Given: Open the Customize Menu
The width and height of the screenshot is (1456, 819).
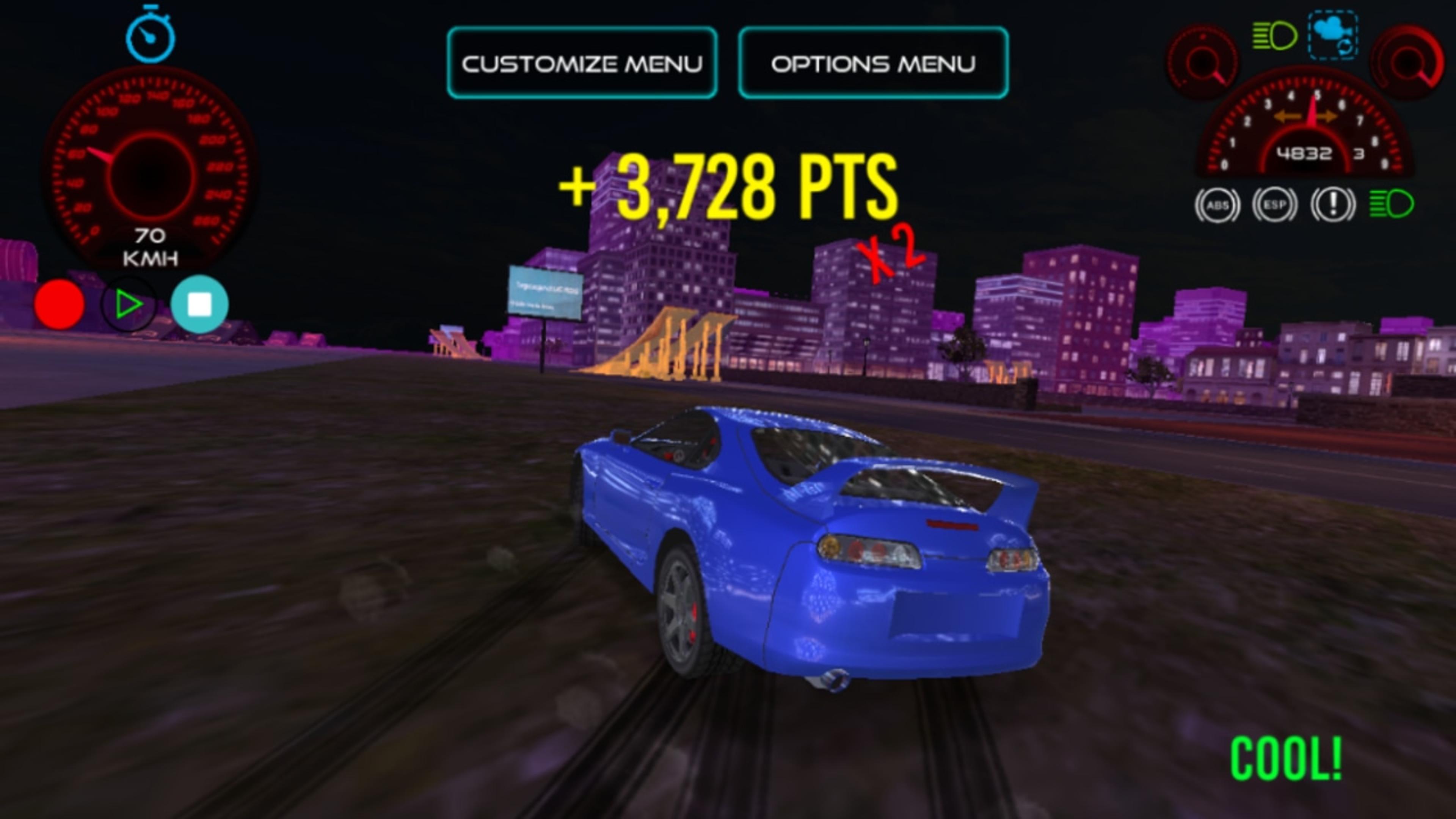Looking at the screenshot, I should (x=582, y=63).
